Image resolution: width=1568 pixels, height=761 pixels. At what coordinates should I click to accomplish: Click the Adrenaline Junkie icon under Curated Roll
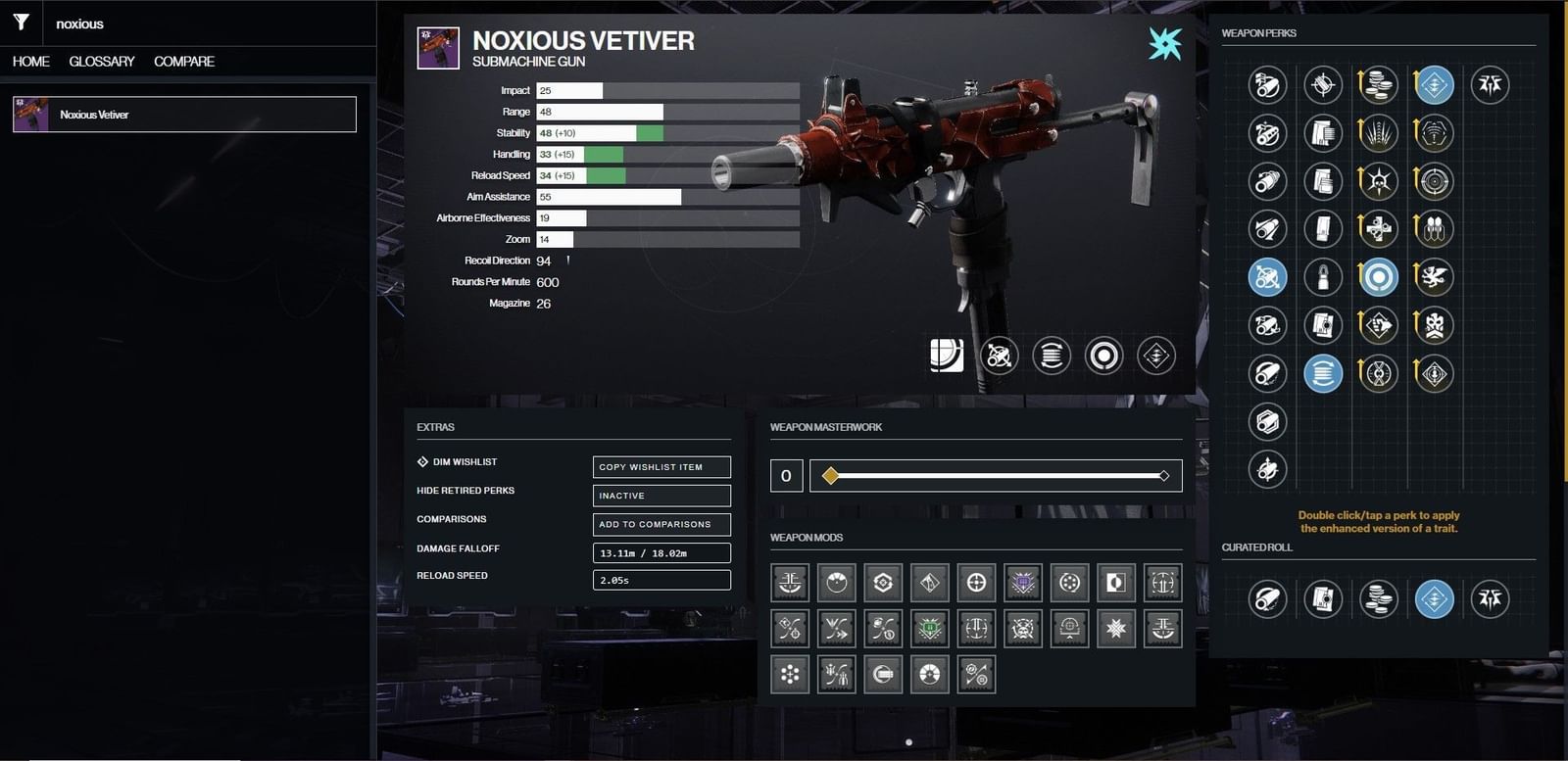[x=1435, y=598]
